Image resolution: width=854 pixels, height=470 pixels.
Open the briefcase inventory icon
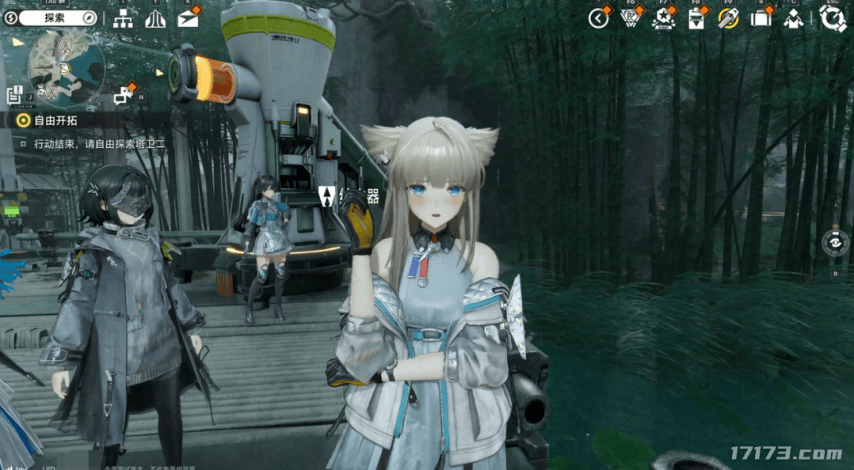[761, 18]
